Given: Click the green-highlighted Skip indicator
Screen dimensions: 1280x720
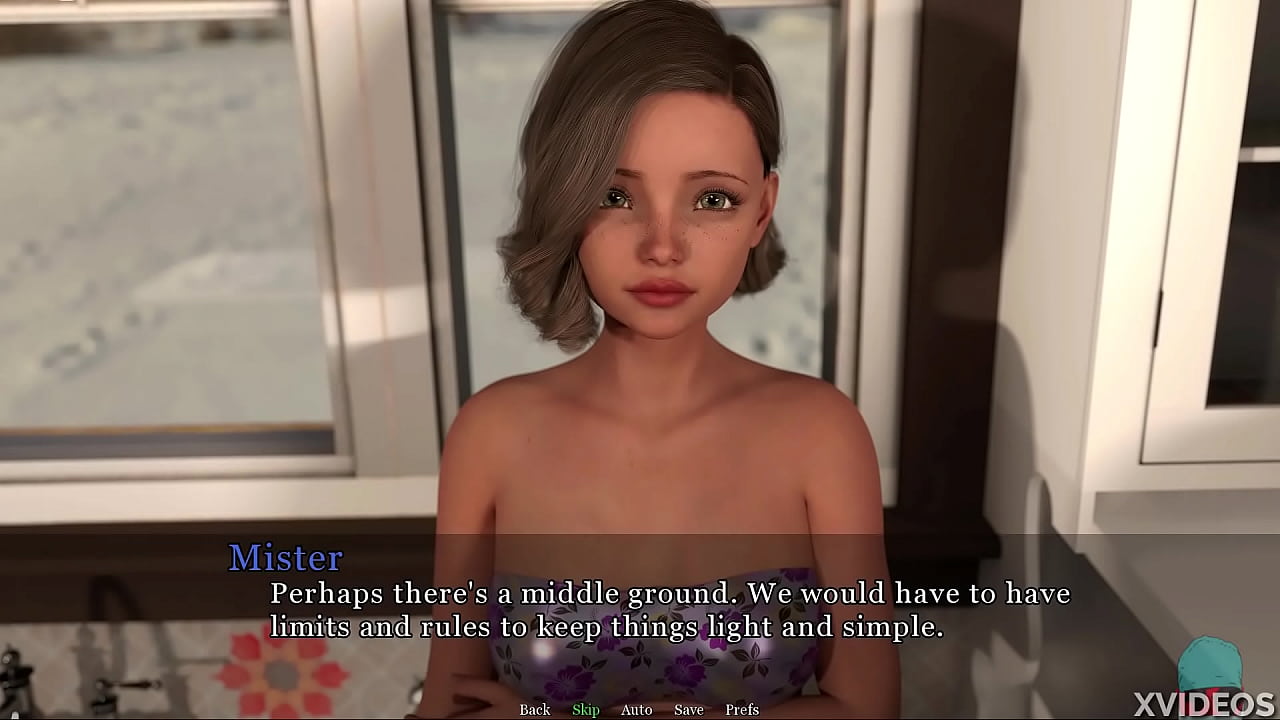Looking at the screenshot, I should tap(585, 709).
